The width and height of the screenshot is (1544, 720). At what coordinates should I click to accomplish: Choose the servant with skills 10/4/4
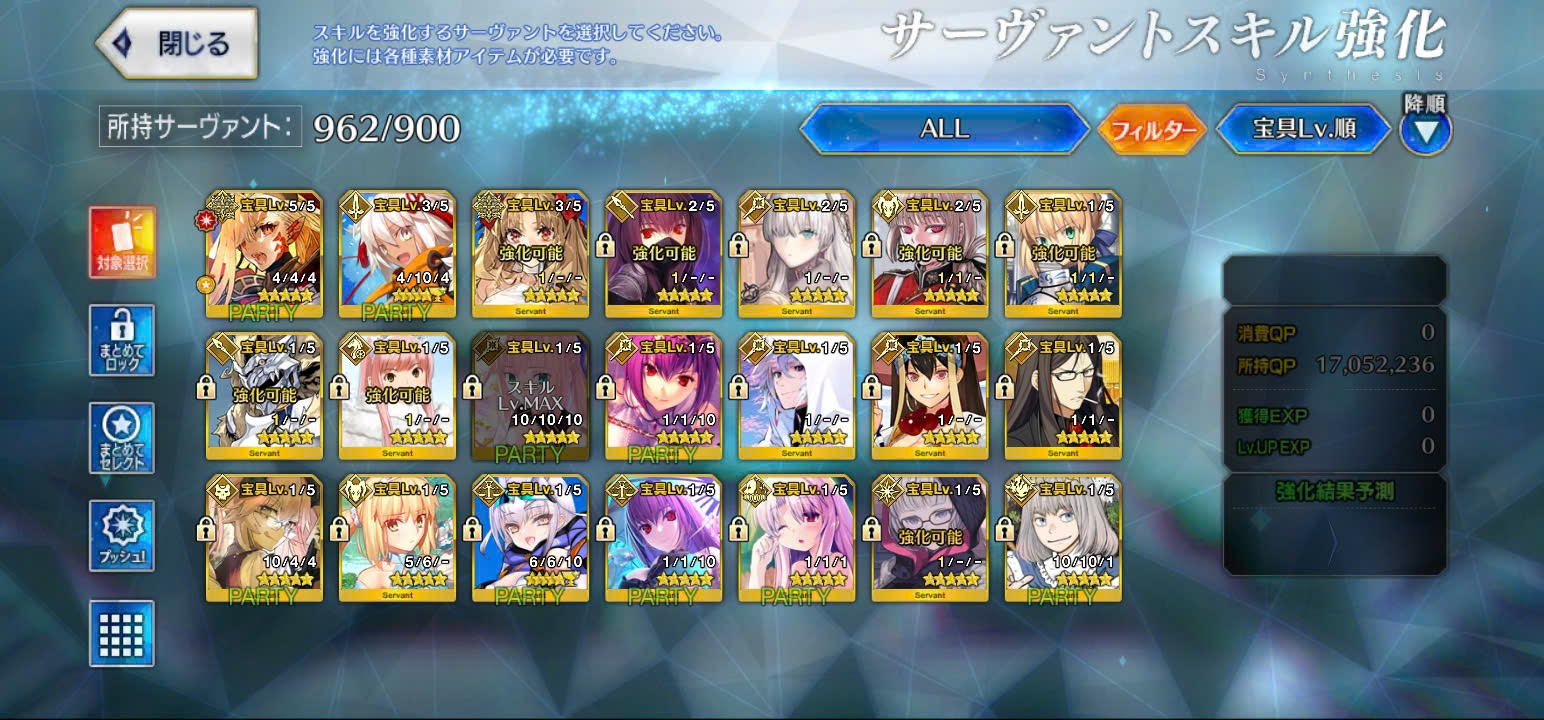click(264, 539)
